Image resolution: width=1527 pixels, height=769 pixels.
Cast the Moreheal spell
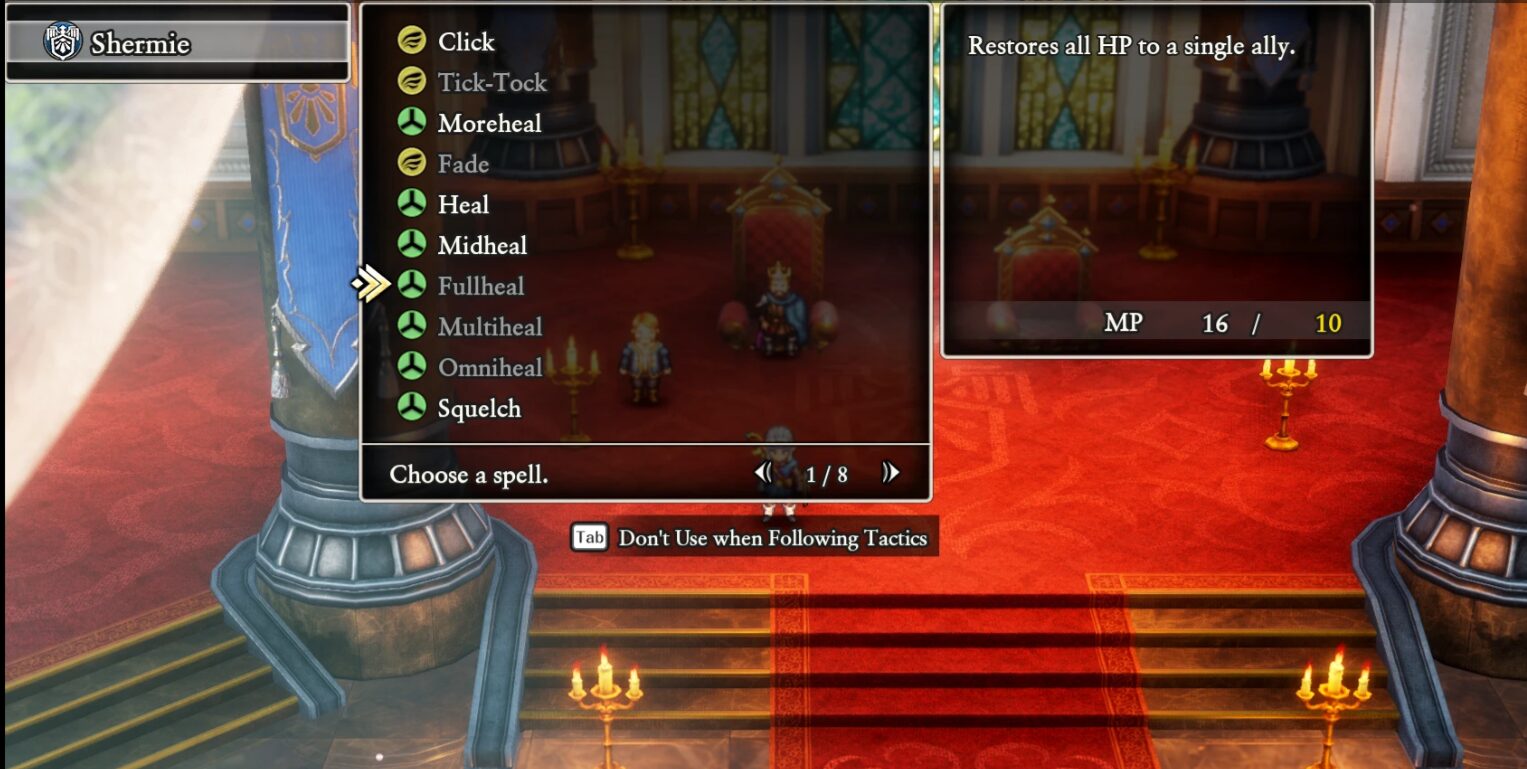(x=489, y=124)
